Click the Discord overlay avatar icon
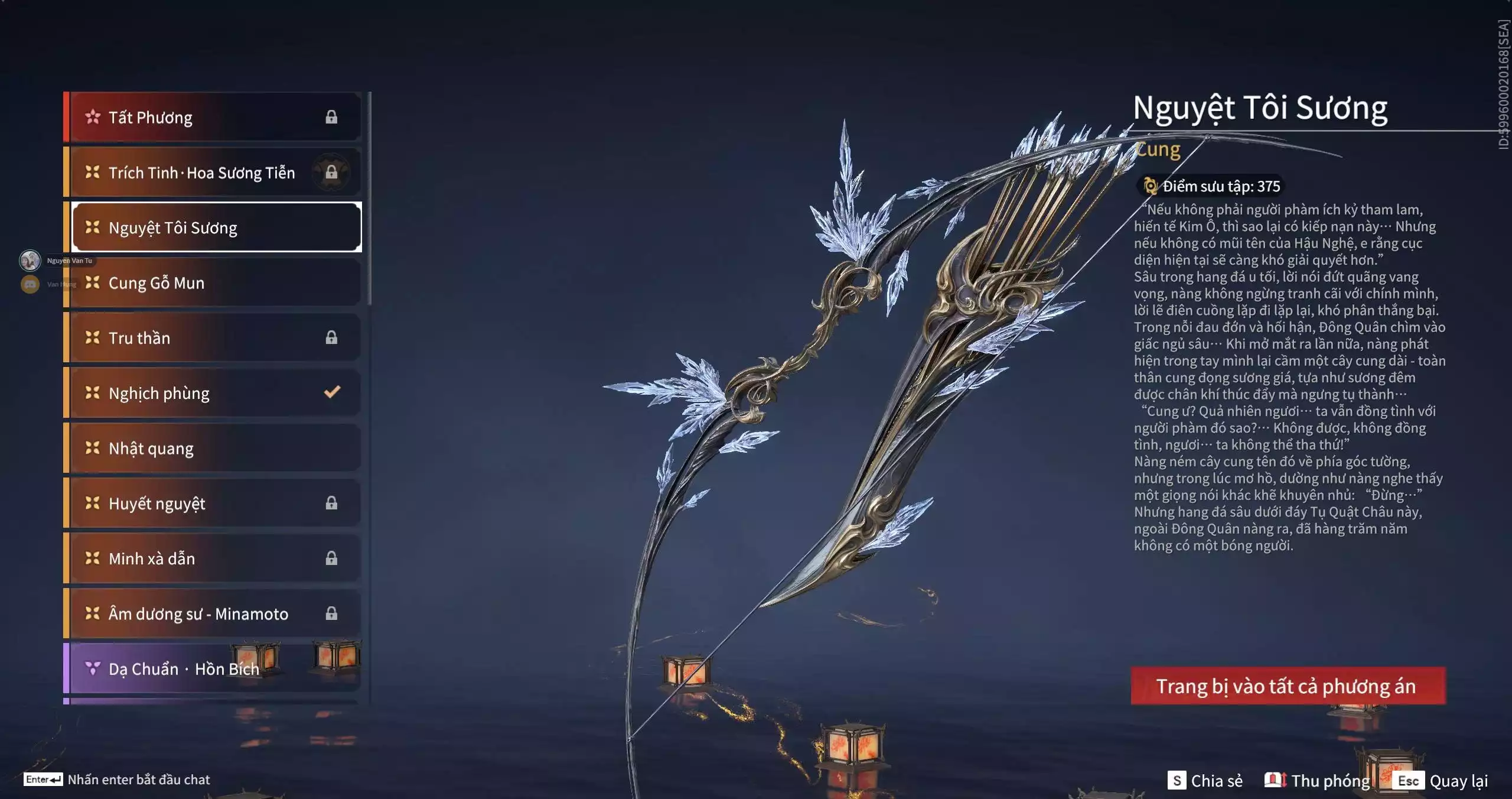1512x799 pixels. click(x=30, y=284)
